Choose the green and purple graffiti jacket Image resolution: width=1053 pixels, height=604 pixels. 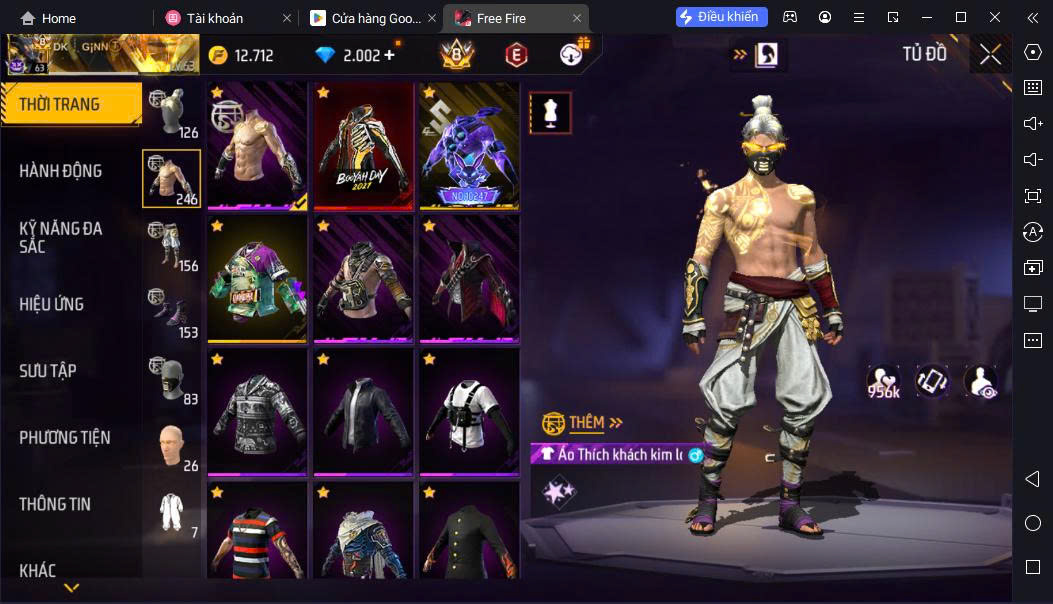[x=257, y=279]
